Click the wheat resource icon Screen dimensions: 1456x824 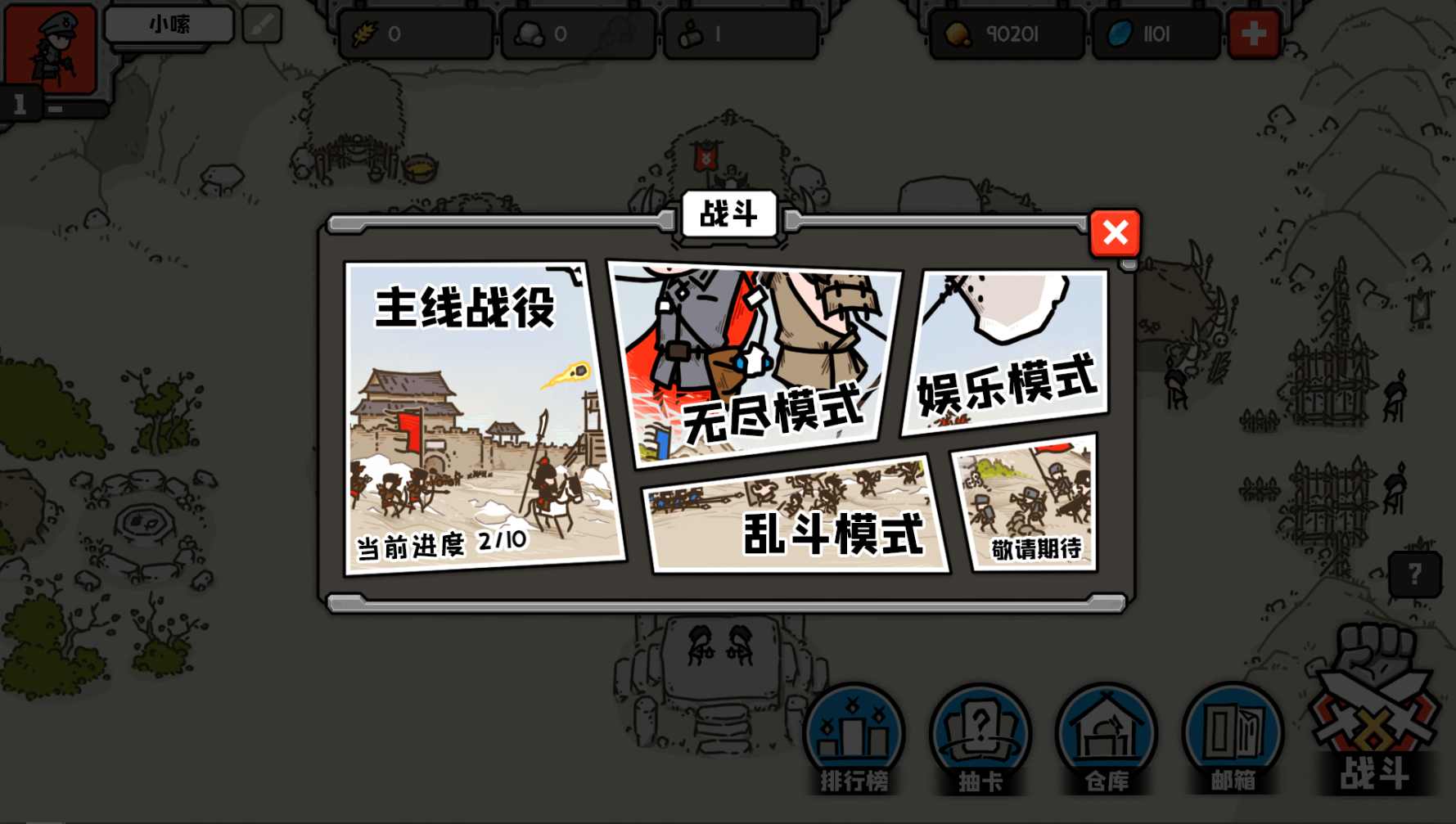[x=365, y=33]
